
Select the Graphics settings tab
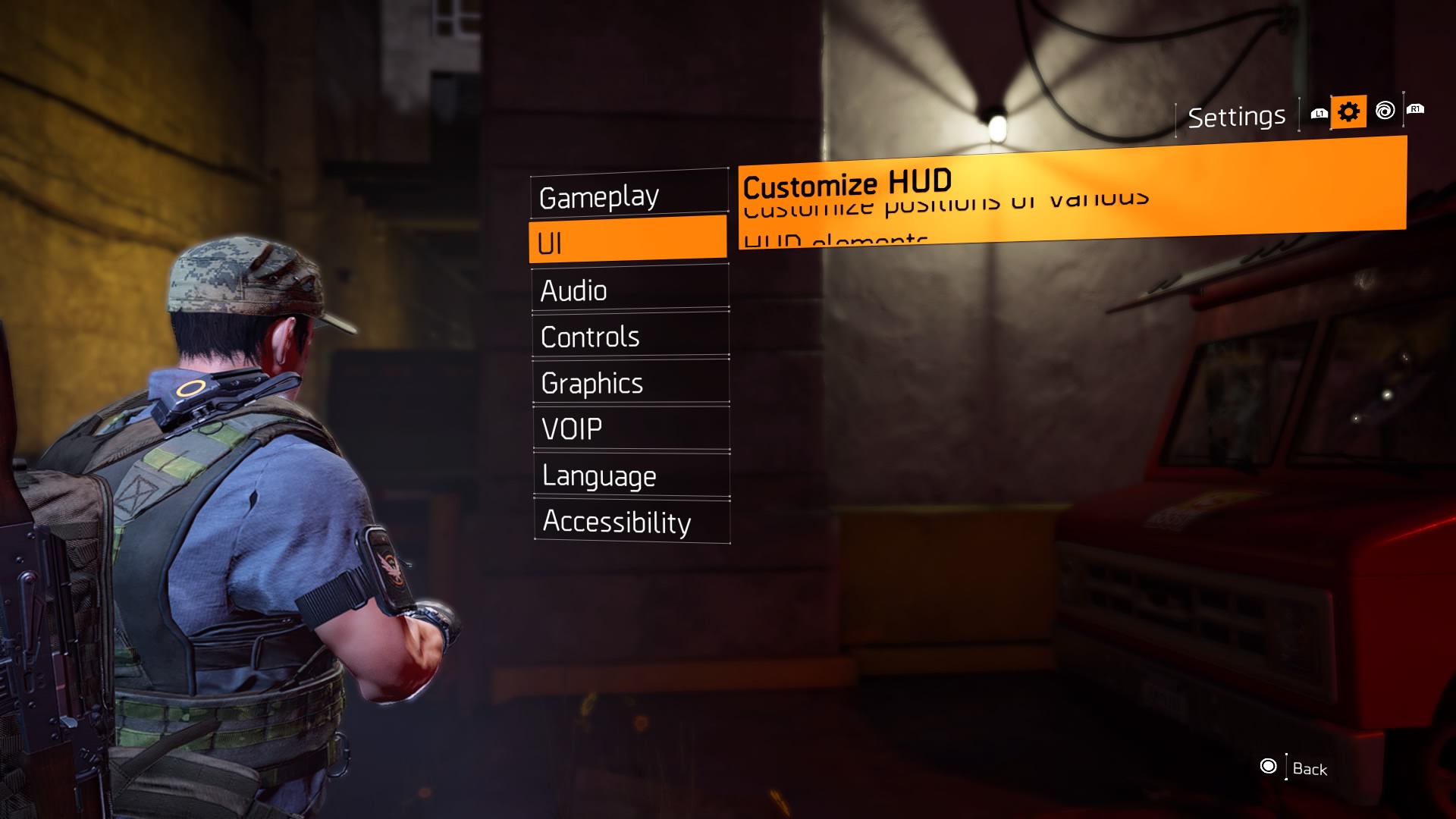click(592, 384)
